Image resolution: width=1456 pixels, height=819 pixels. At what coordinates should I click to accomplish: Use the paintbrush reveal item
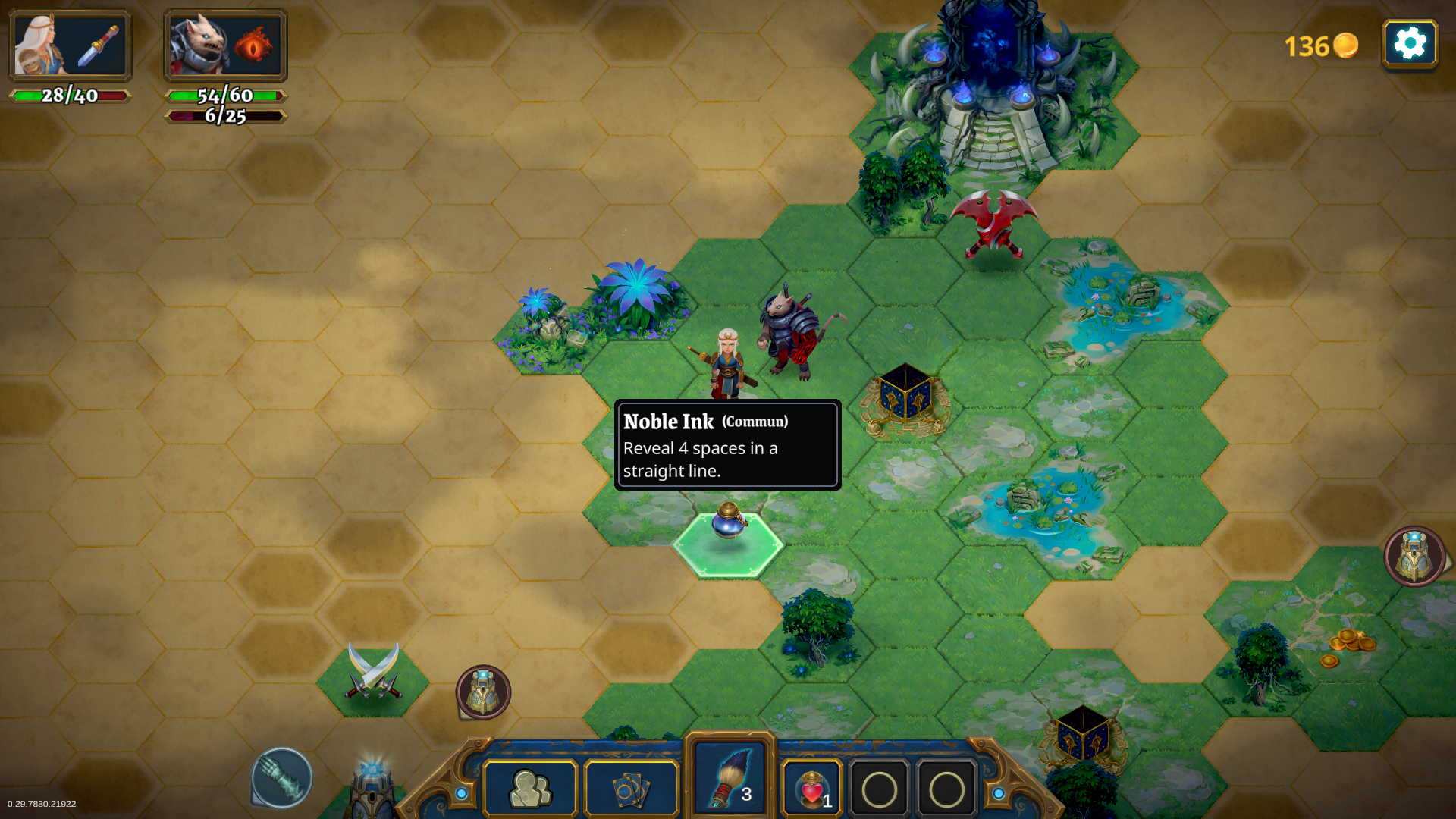click(x=730, y=779)
